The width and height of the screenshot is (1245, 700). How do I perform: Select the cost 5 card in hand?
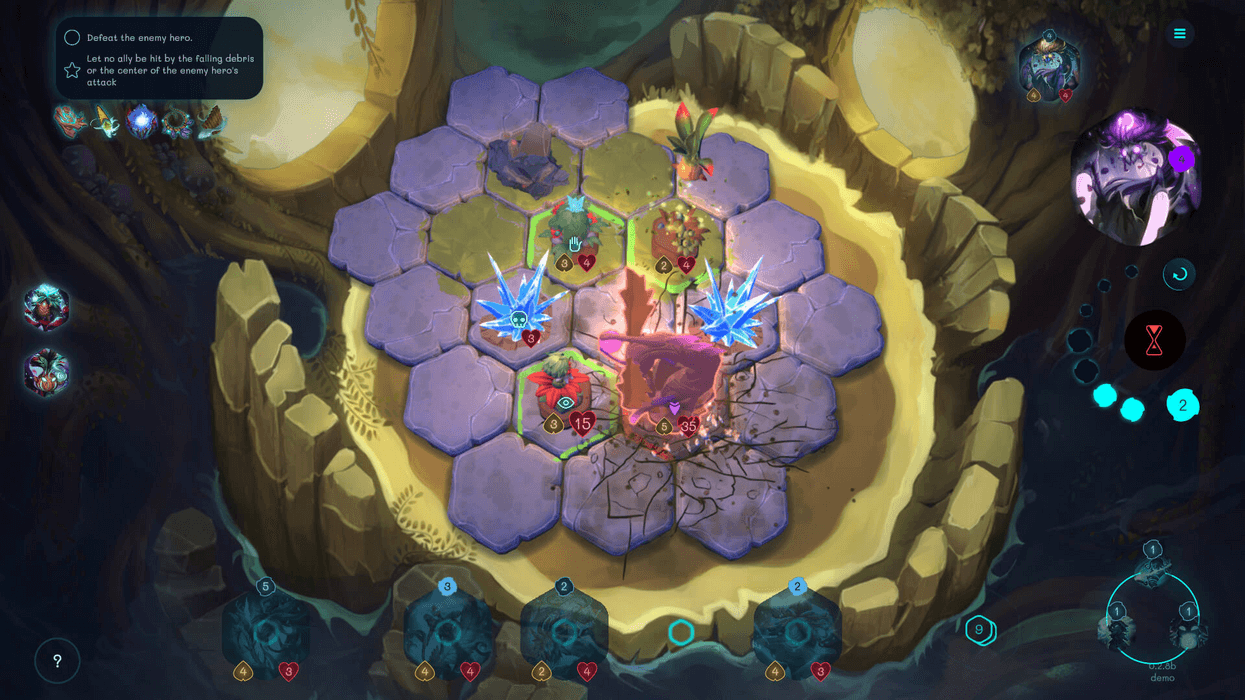265,632
